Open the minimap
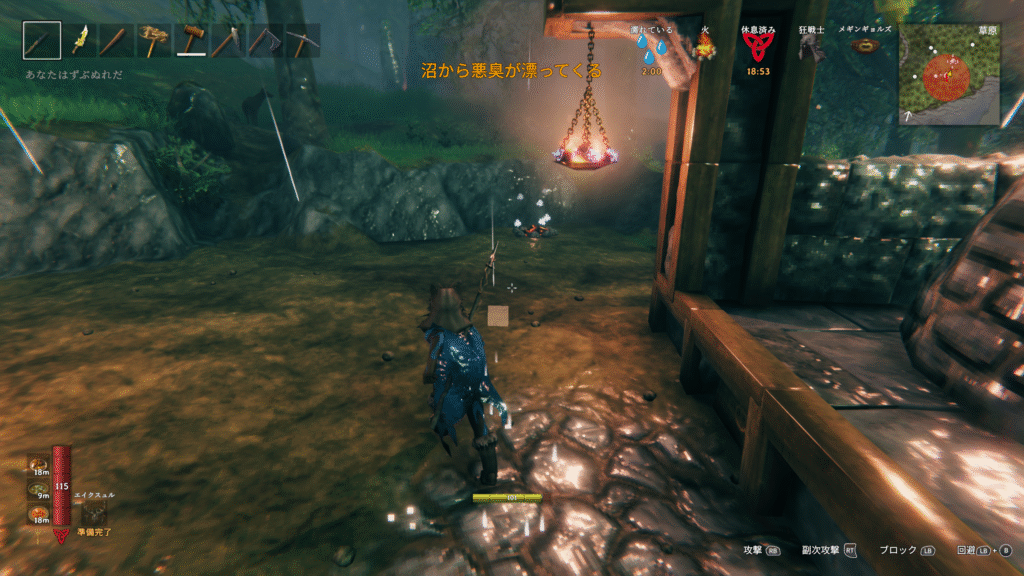The image size is (1024, 576). pos(948,74)
